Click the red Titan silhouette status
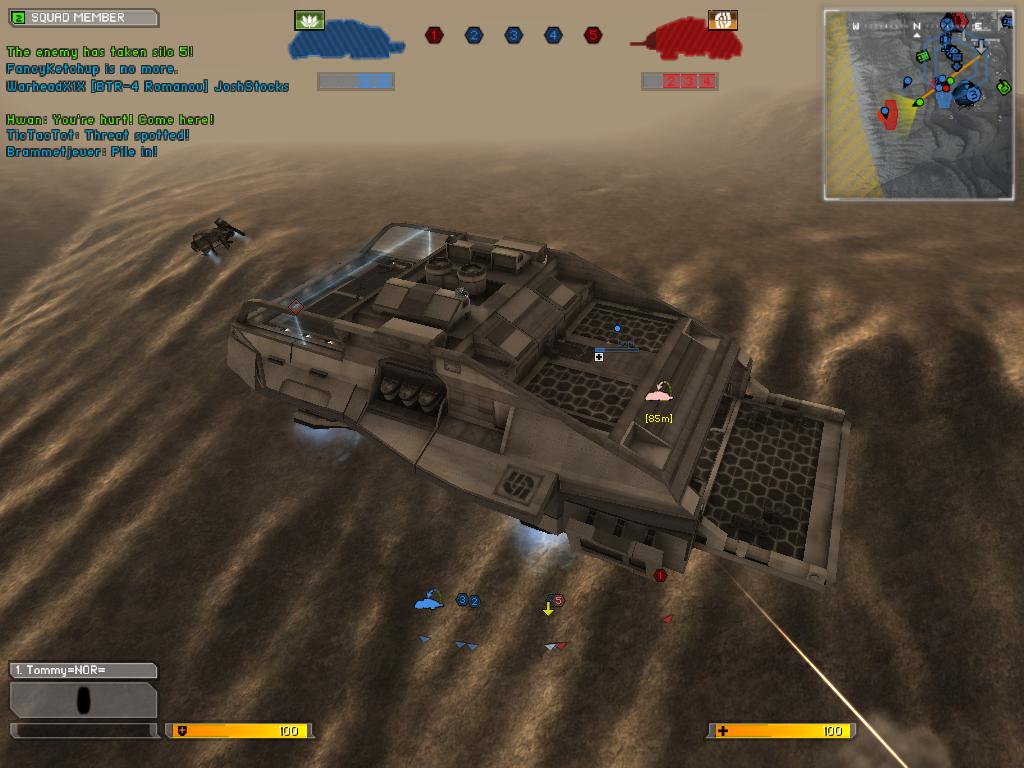The width and height of the screenshot is (1024, 768). (690, 42)
